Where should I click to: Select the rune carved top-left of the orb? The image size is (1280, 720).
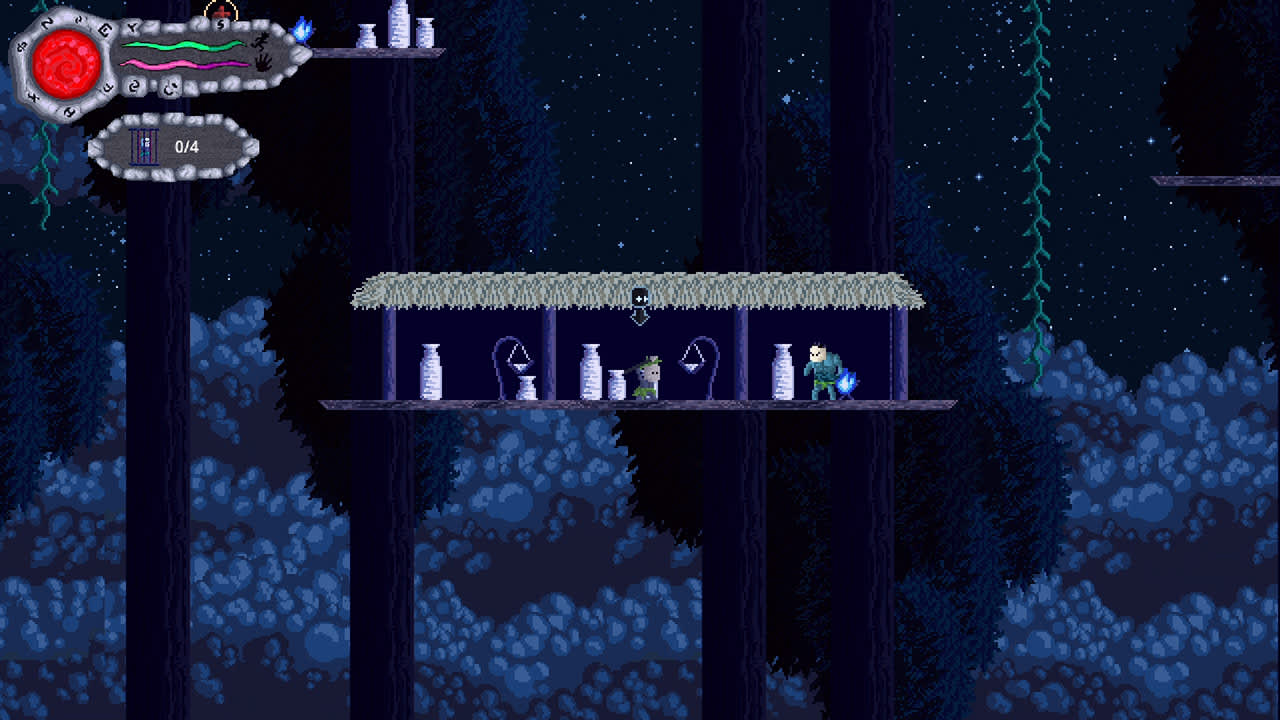pyautogui.click(x=47, y=24)
